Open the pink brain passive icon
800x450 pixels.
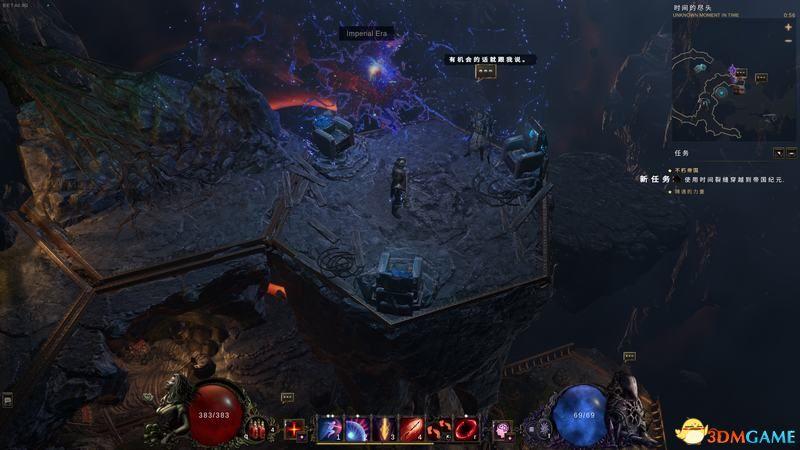[x=502, y=429]
